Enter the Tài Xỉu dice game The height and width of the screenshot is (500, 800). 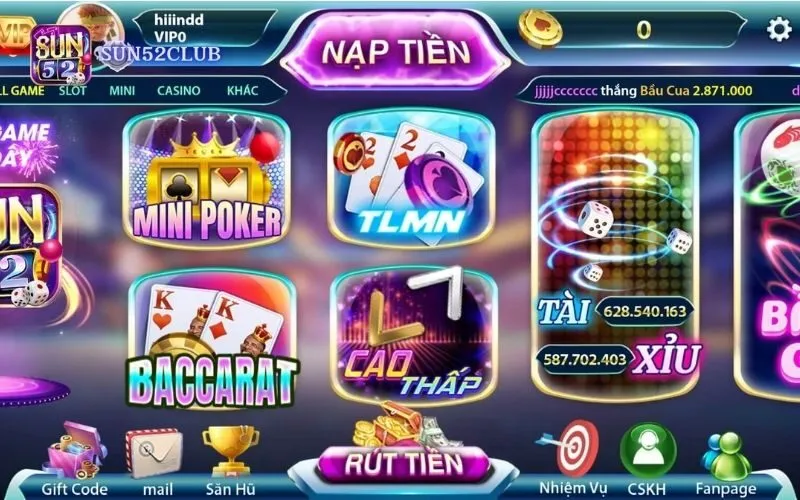coord(614,255)
